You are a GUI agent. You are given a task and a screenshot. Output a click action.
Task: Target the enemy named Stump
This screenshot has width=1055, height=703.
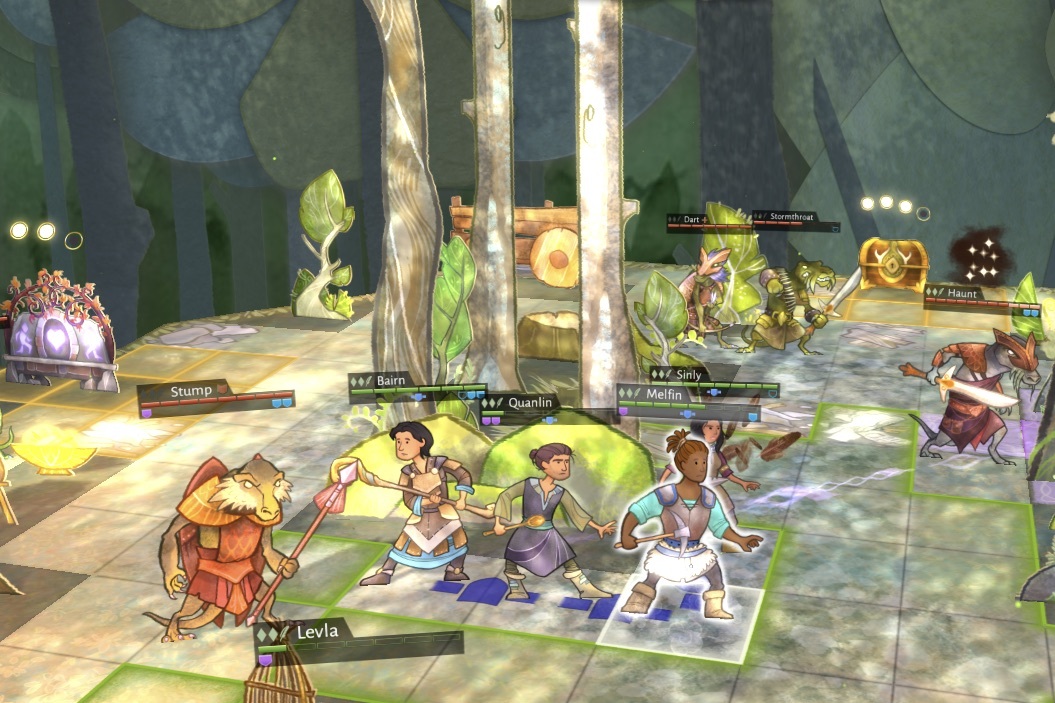pyautogui.click(x=225, y=535)
